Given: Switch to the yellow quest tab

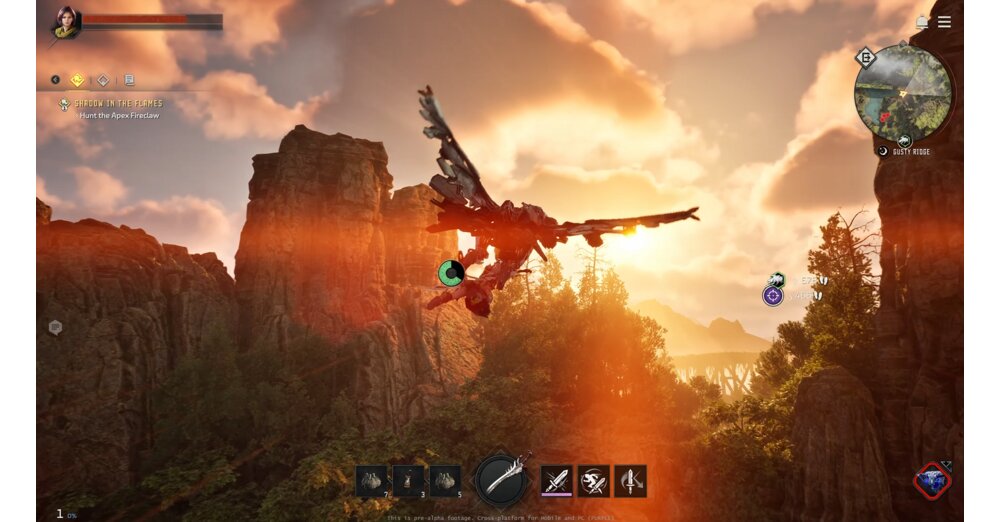Looking at the screenshot, I should point(77,80).
